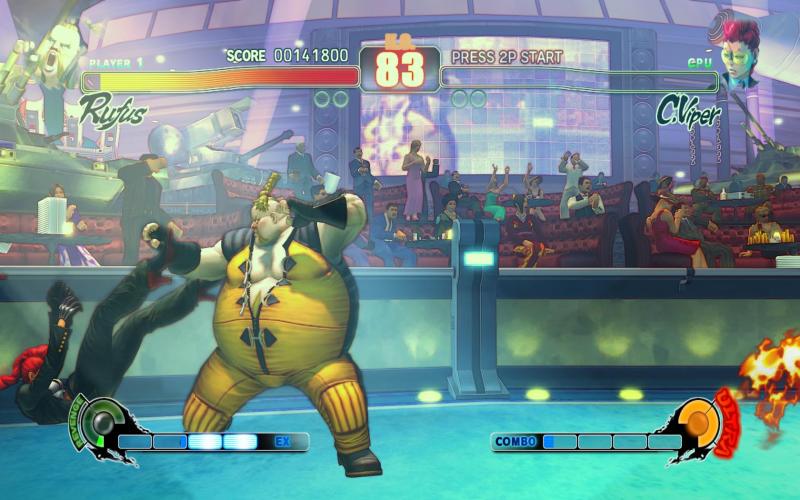Screen dimensions: 800x500
Task: Select the green Revenge gauge emblem
Action: point(100,424)
